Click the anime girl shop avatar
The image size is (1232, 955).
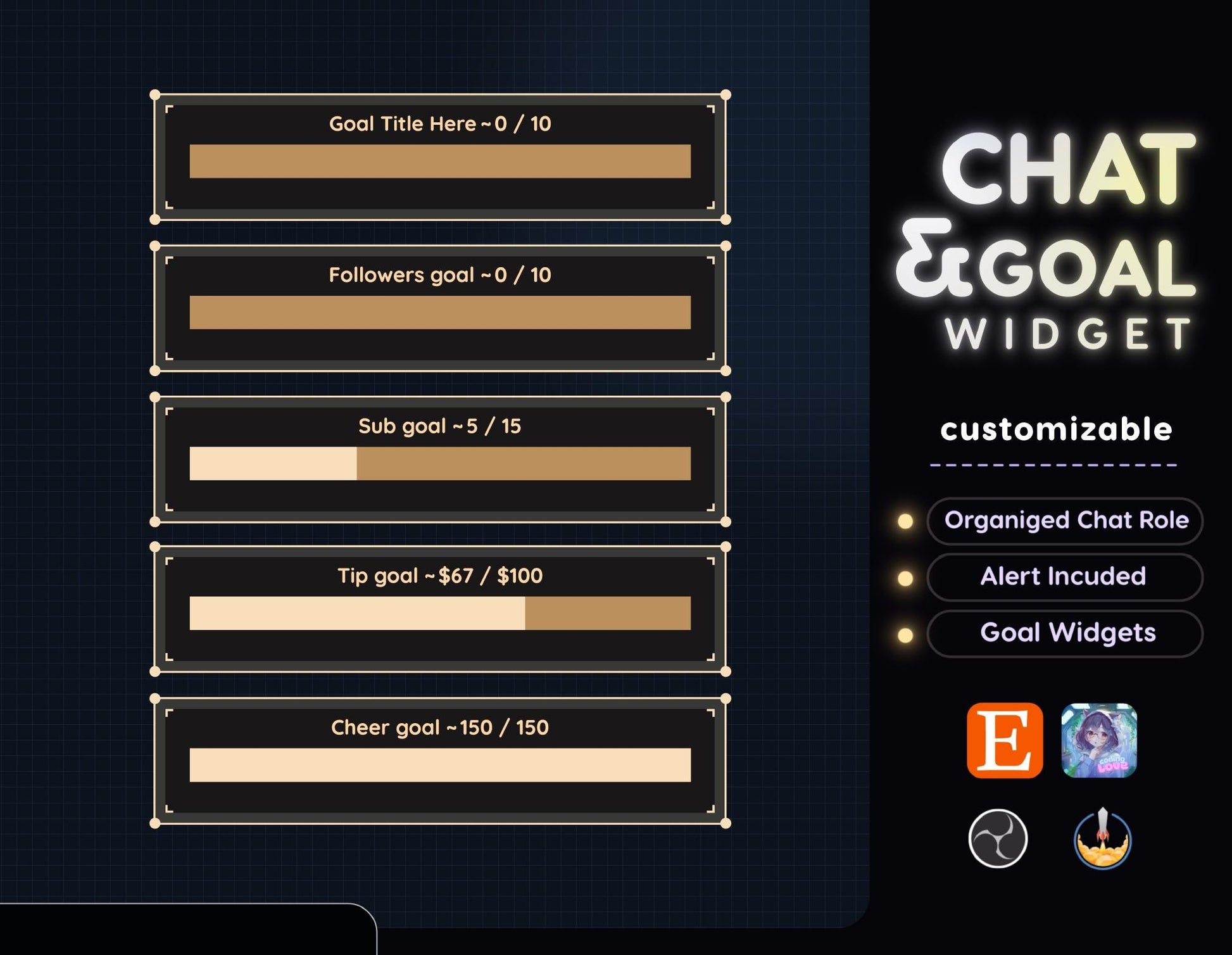coord(1099,740)
